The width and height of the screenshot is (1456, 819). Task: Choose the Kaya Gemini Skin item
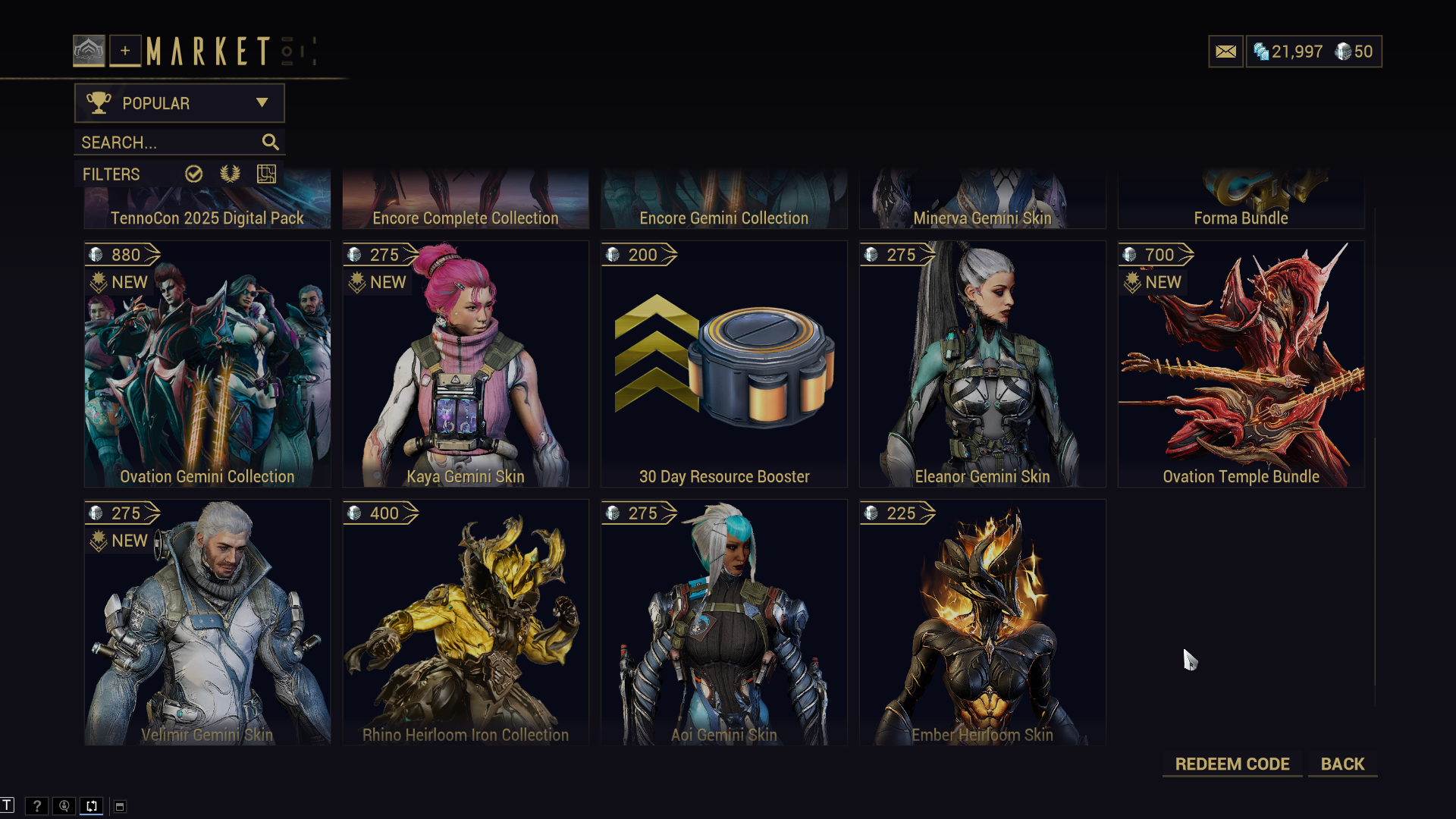click(466, 364)
